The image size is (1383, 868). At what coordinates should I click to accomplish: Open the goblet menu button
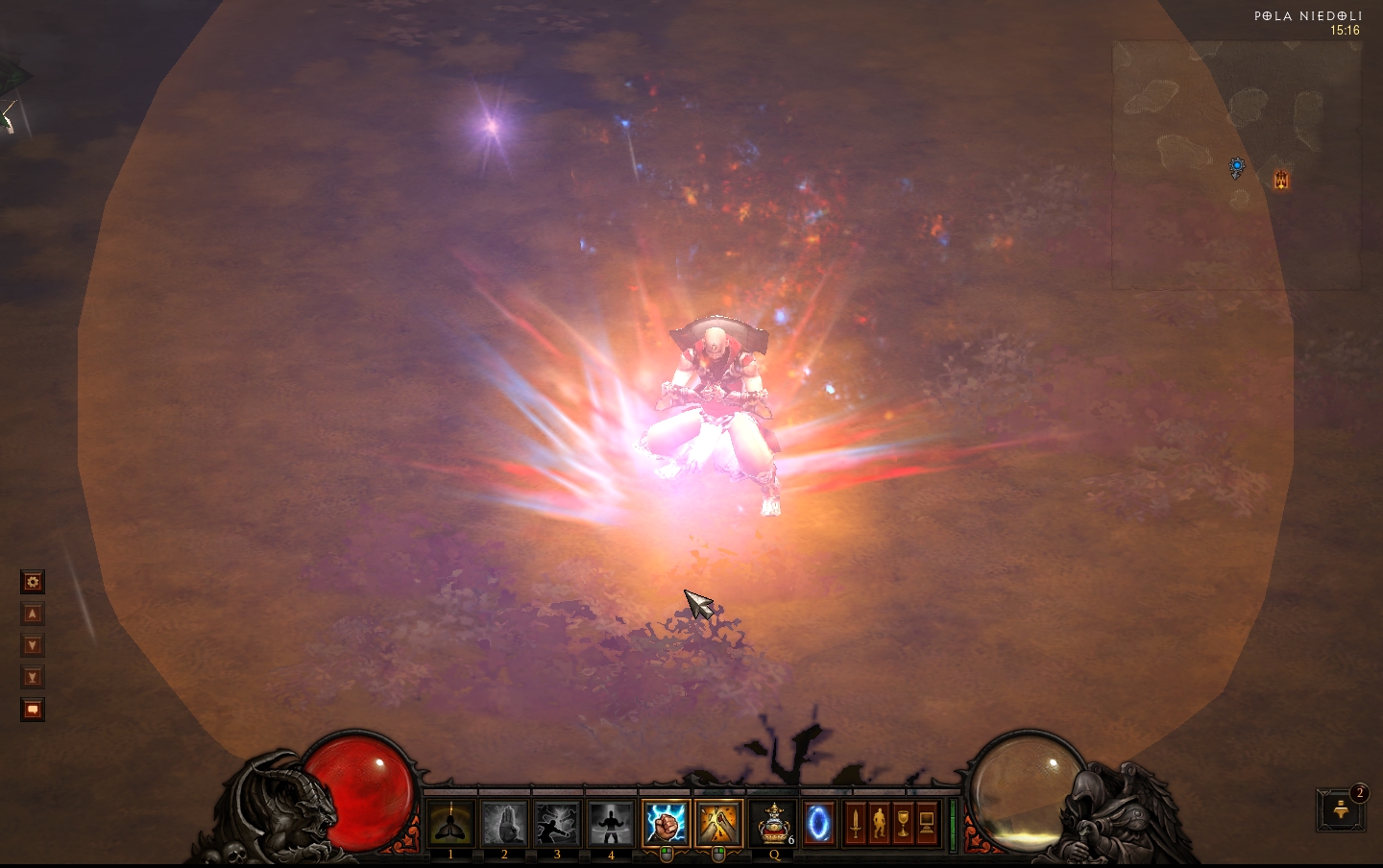pyautogui.click(x=903, y=824)
